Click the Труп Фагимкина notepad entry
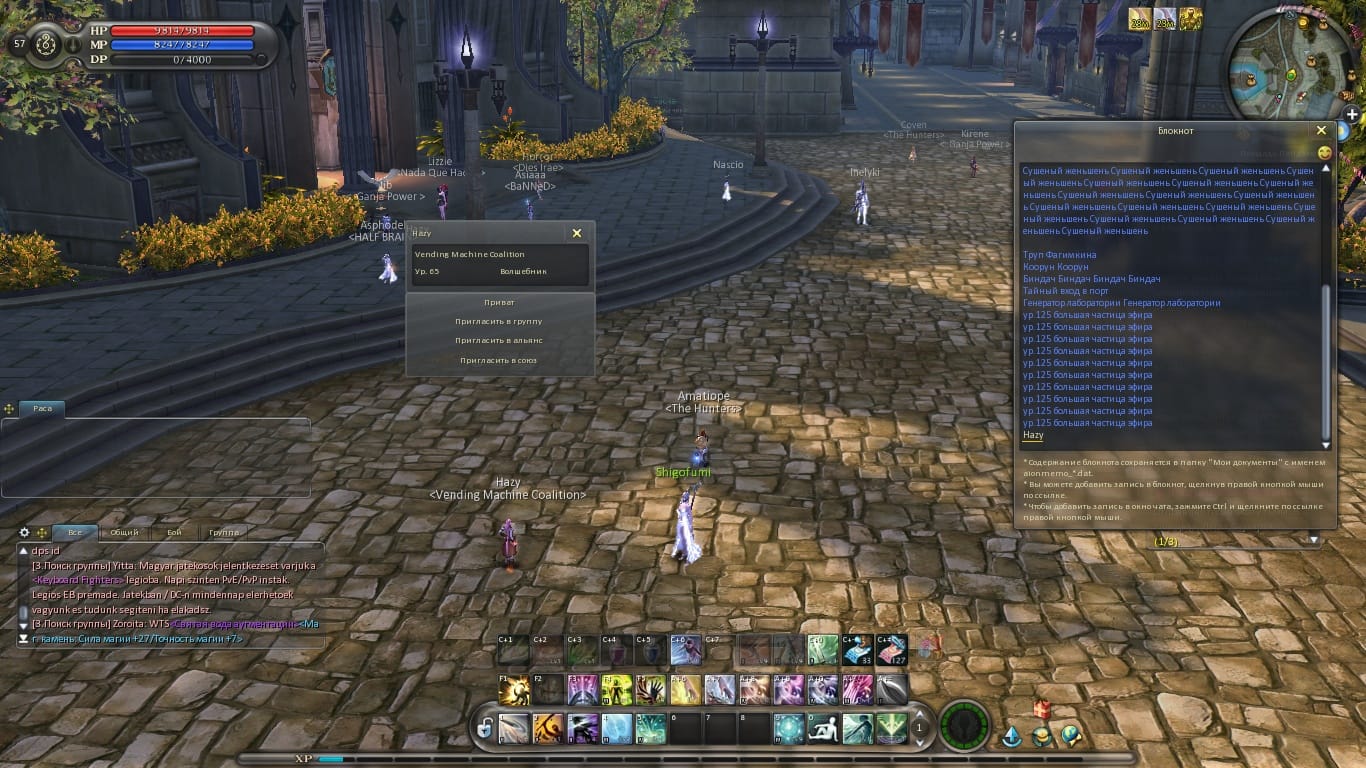The image size is (1366, 768). coord(1059,255)
